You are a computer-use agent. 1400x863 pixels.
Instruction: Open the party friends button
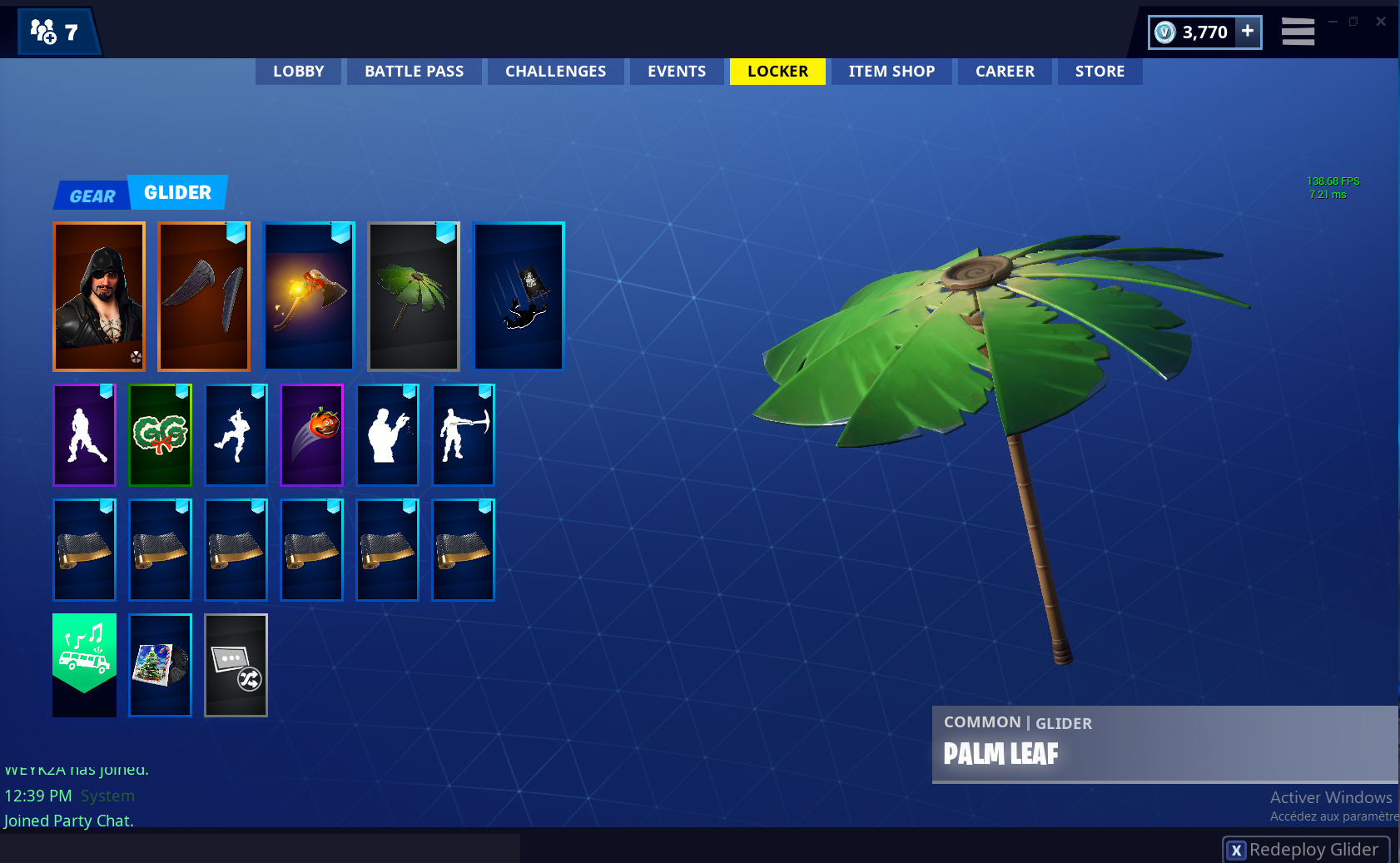(x=55, y=32)
